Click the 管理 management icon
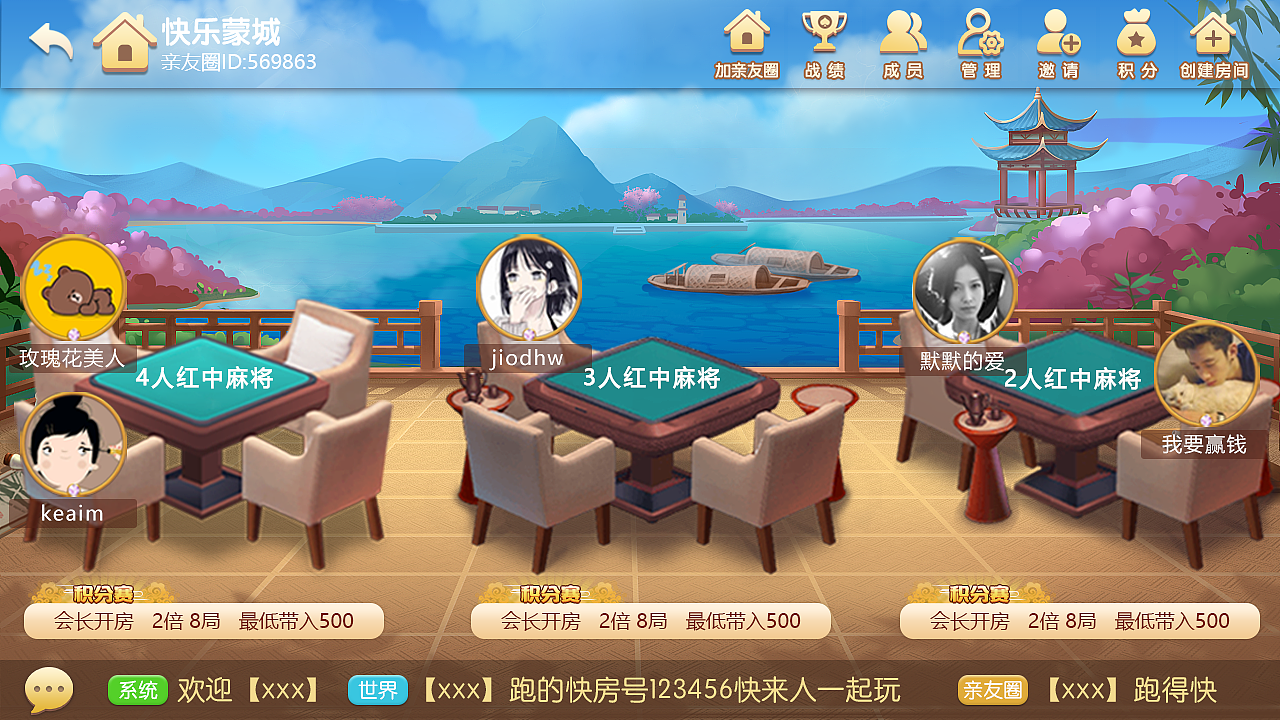1280x720 pixels. coord(980,40)
